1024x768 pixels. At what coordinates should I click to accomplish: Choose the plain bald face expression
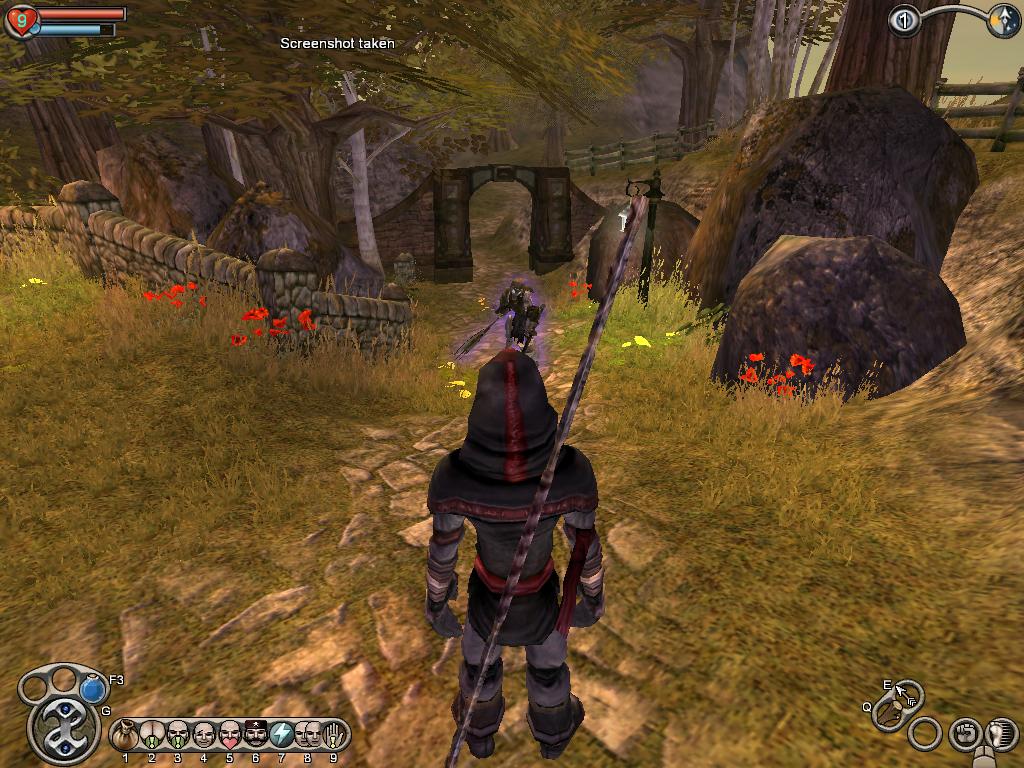point(204,735)
